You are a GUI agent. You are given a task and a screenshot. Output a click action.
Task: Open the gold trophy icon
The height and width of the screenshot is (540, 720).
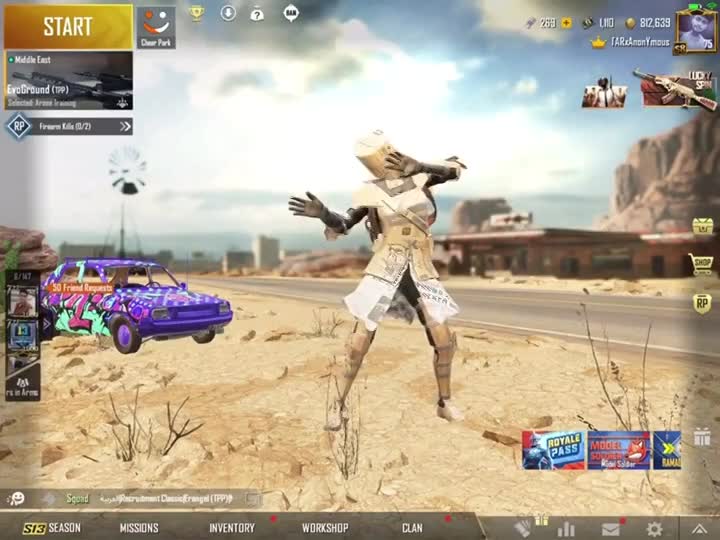coord(197,13)
